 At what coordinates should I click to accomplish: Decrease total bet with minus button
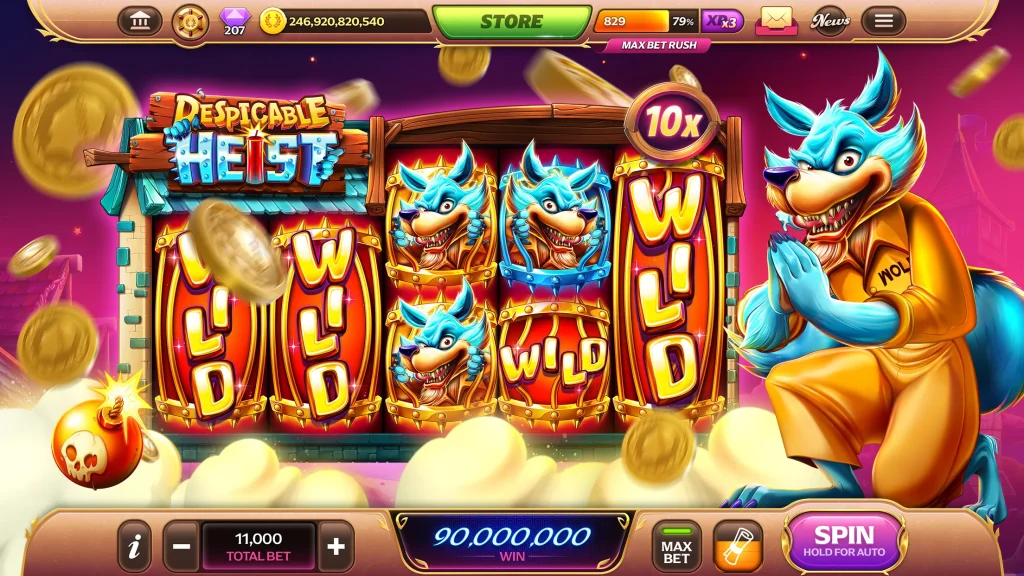(x=182, y=546)
